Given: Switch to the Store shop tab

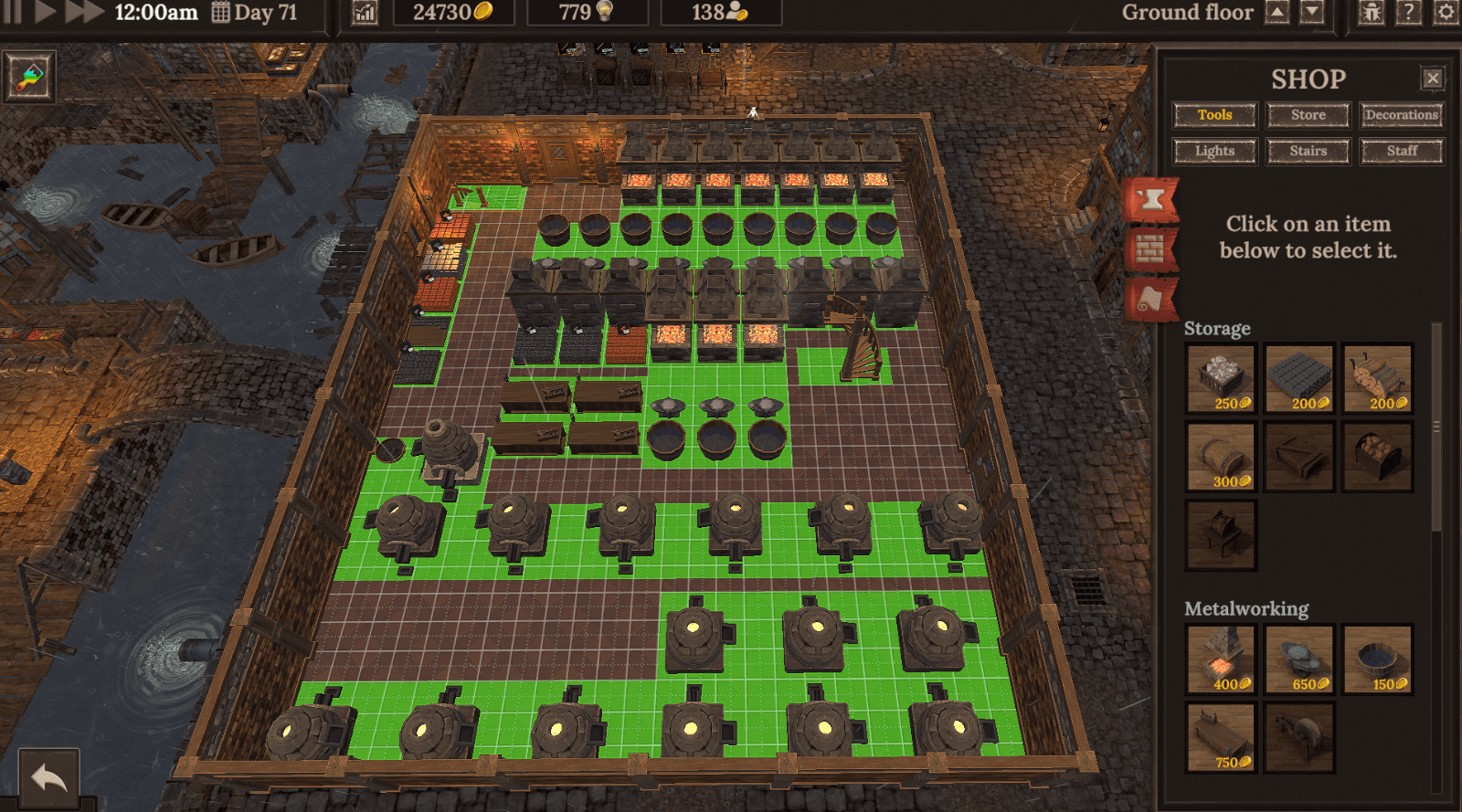Looking at the screenshot, I should coord(1307,114).
